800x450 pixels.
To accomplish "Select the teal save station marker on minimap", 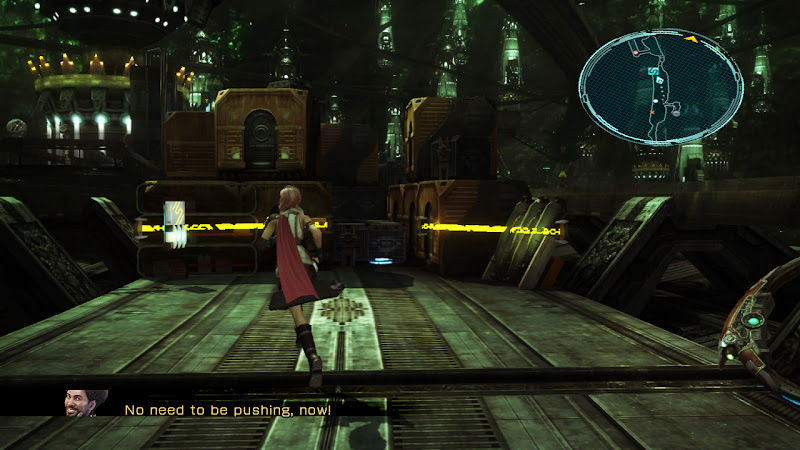I will coord(653,72).
